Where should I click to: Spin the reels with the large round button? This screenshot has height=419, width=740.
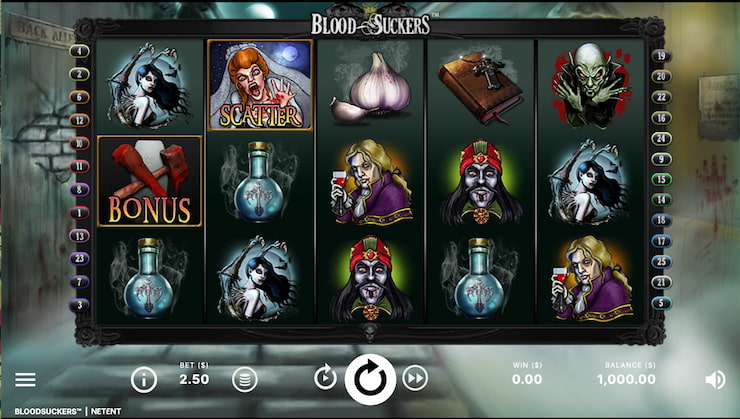(x=370, y=379)
